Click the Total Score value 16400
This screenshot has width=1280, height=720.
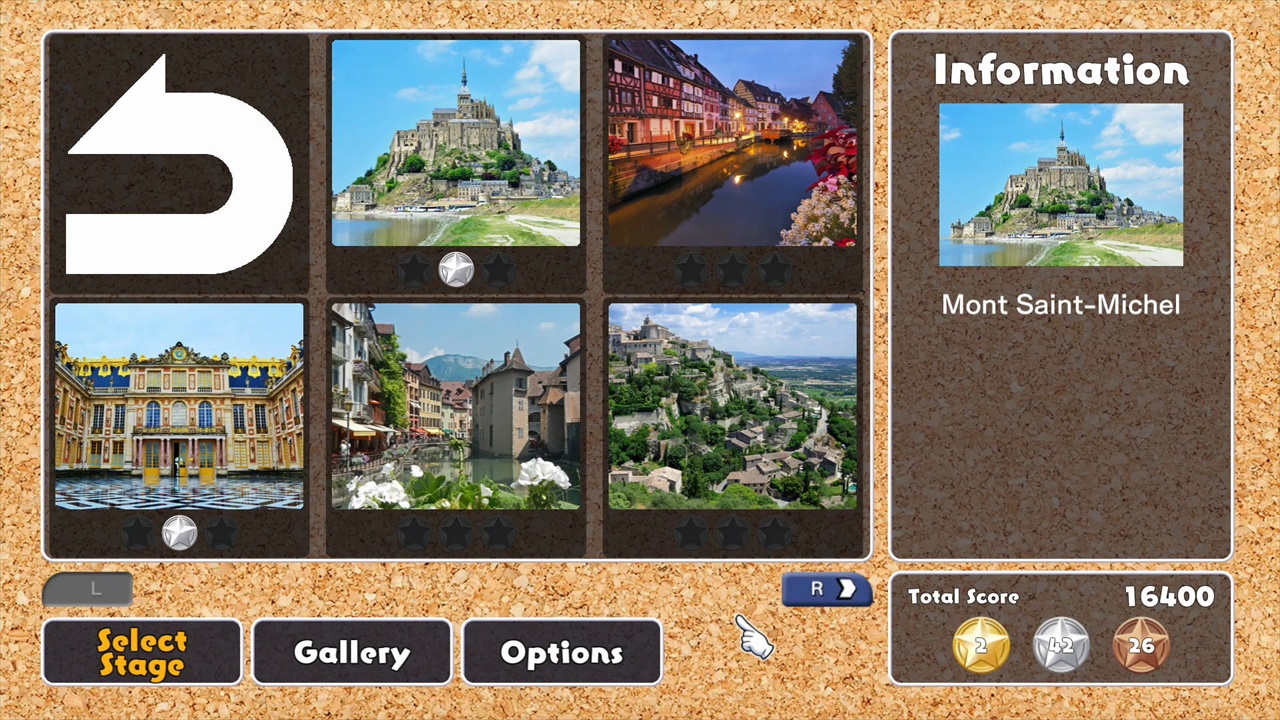coord(1168,597)
